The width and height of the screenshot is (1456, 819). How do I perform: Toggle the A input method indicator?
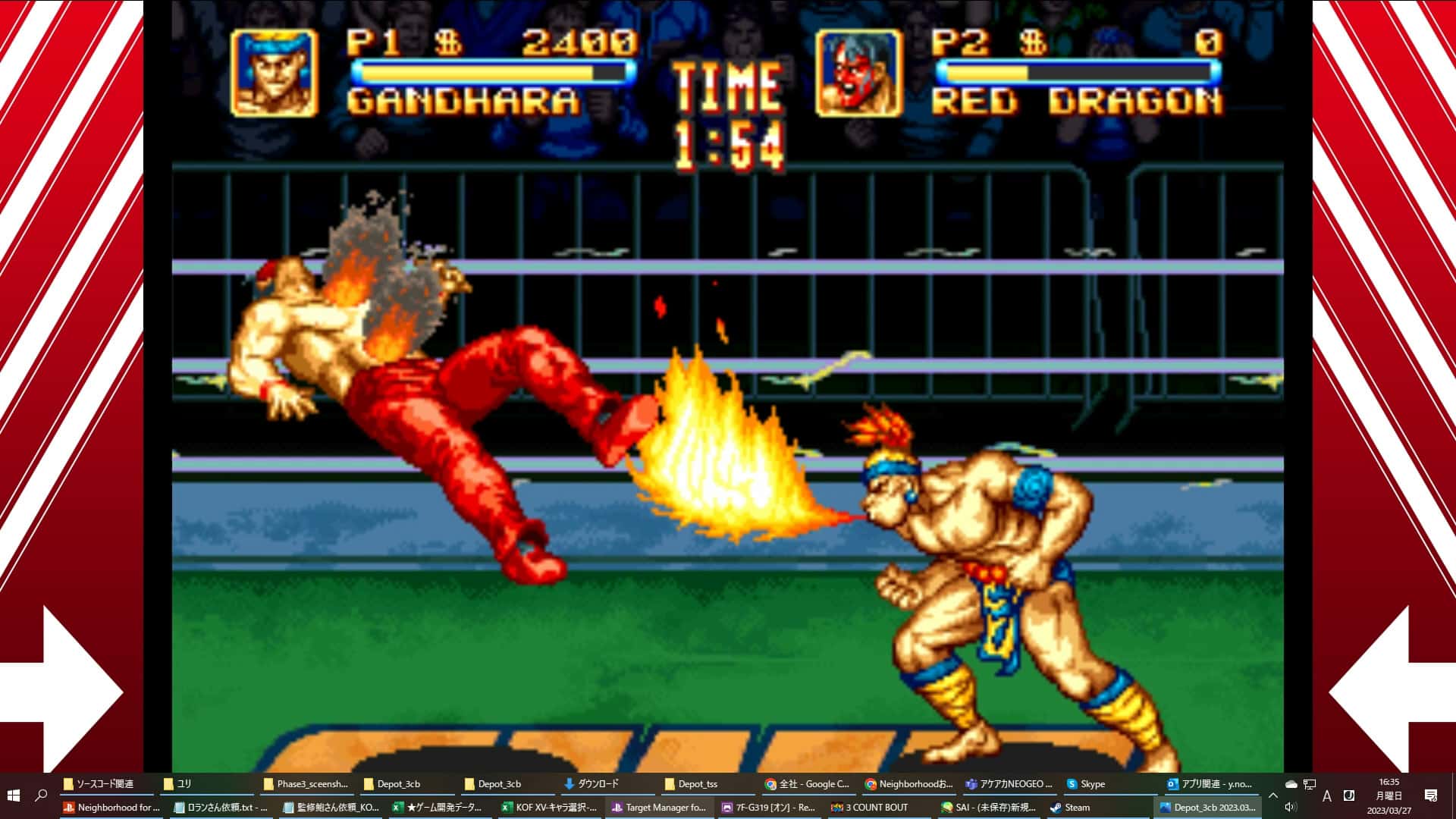point(1327,795)
